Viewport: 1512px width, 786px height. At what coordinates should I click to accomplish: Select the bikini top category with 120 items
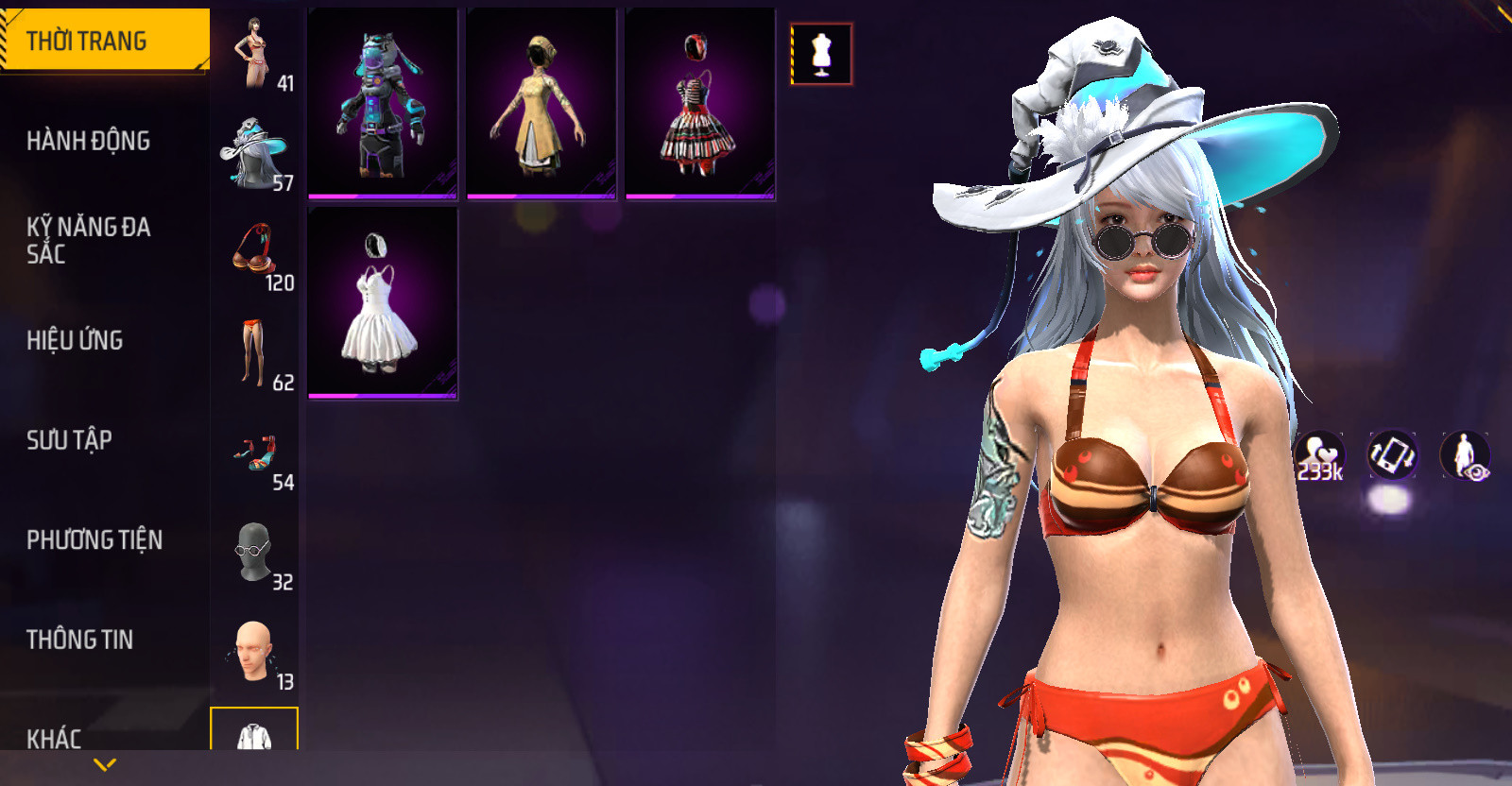pyautogui.click(x=255, y=253)
